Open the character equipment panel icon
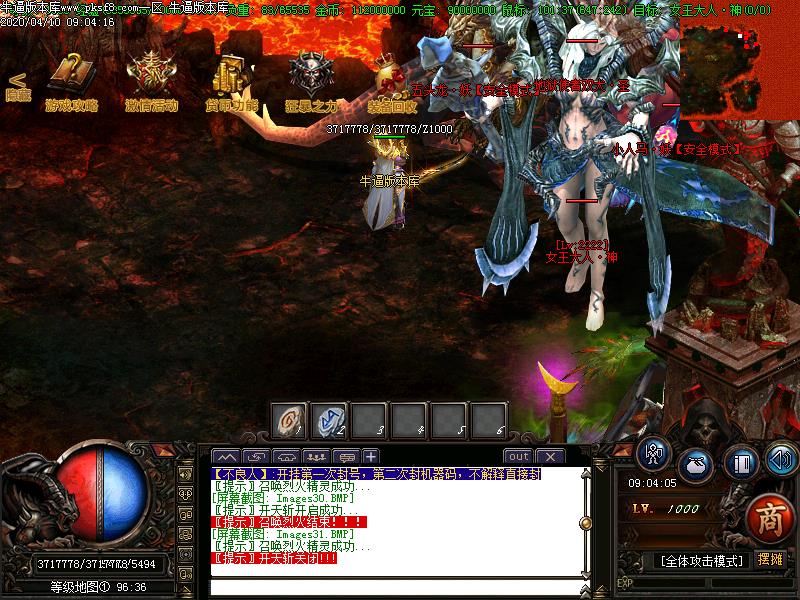The width and height of the screenshot is (800, 600). tap(653, 456)
